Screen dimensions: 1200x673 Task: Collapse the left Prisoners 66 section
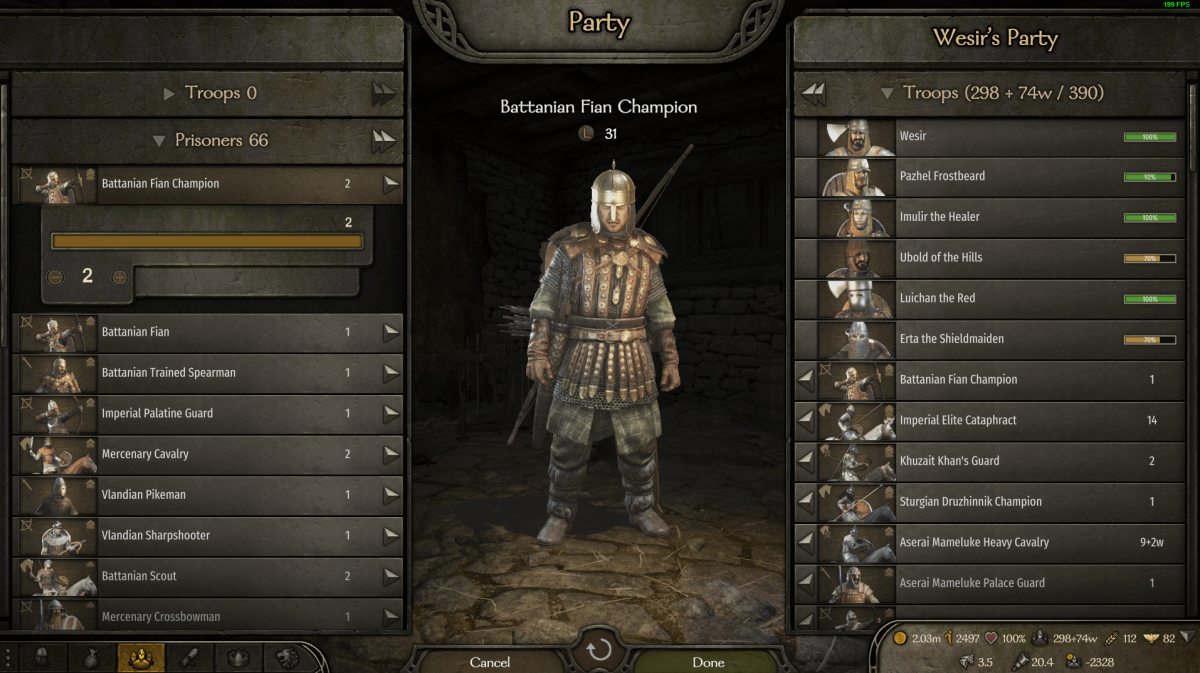tap(159, 141)
